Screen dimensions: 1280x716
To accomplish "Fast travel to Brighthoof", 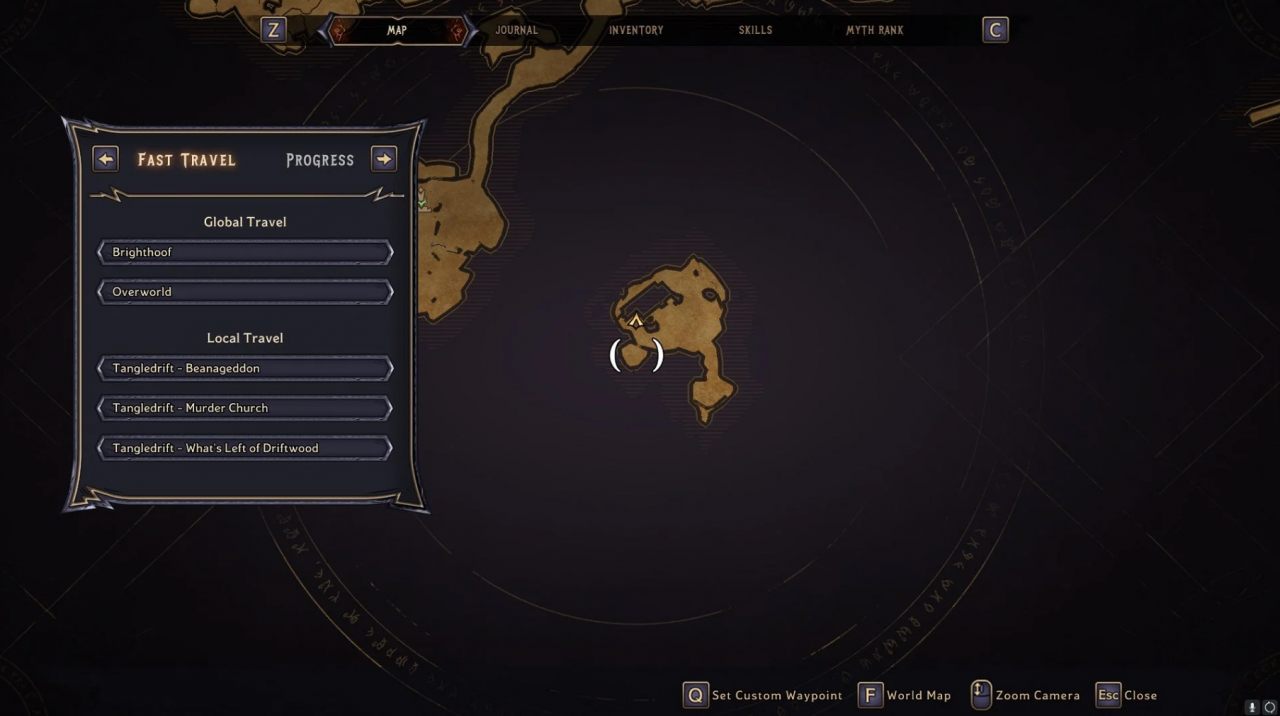I will (x=245, y=252).
